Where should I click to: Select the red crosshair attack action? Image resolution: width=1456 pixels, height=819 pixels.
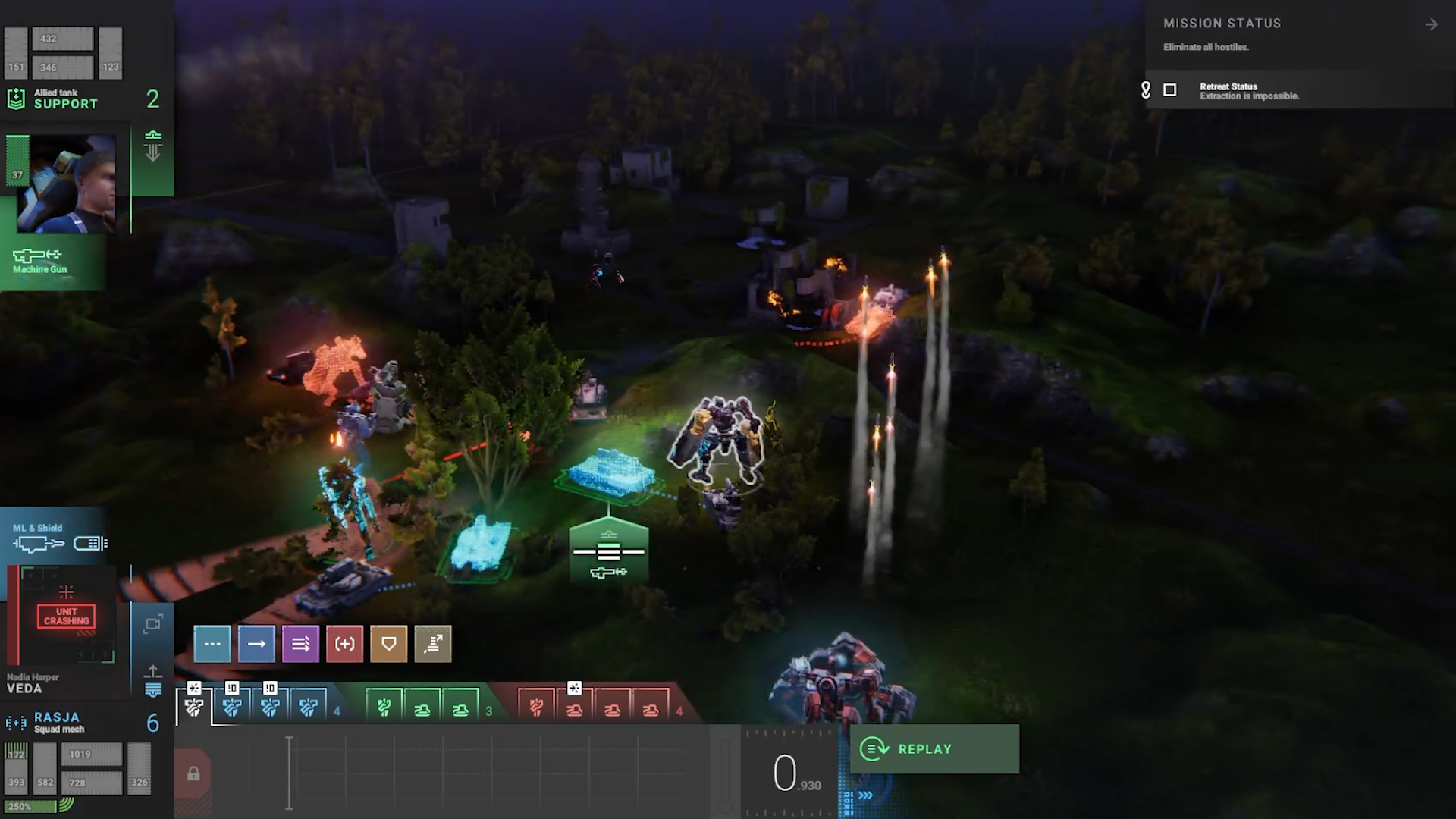pos(344,644)
